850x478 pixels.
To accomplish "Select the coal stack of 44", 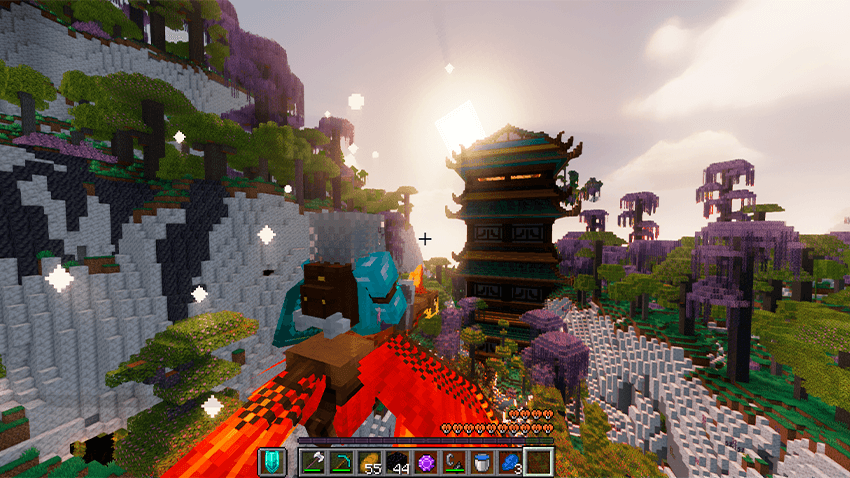I will pyautogui.click(x=398, y=462).
